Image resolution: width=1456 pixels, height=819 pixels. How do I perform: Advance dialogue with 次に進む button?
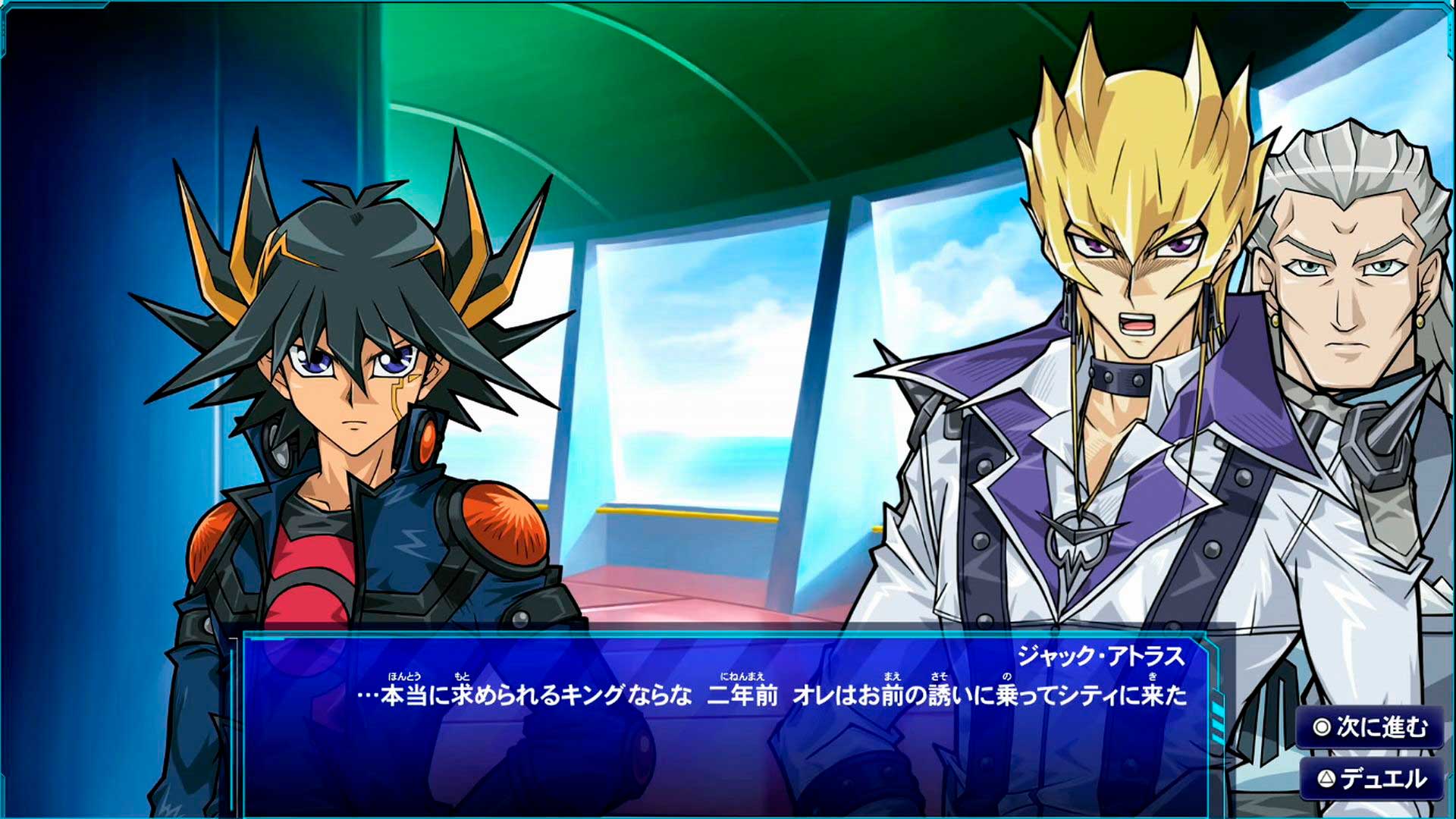(1371, 728)
